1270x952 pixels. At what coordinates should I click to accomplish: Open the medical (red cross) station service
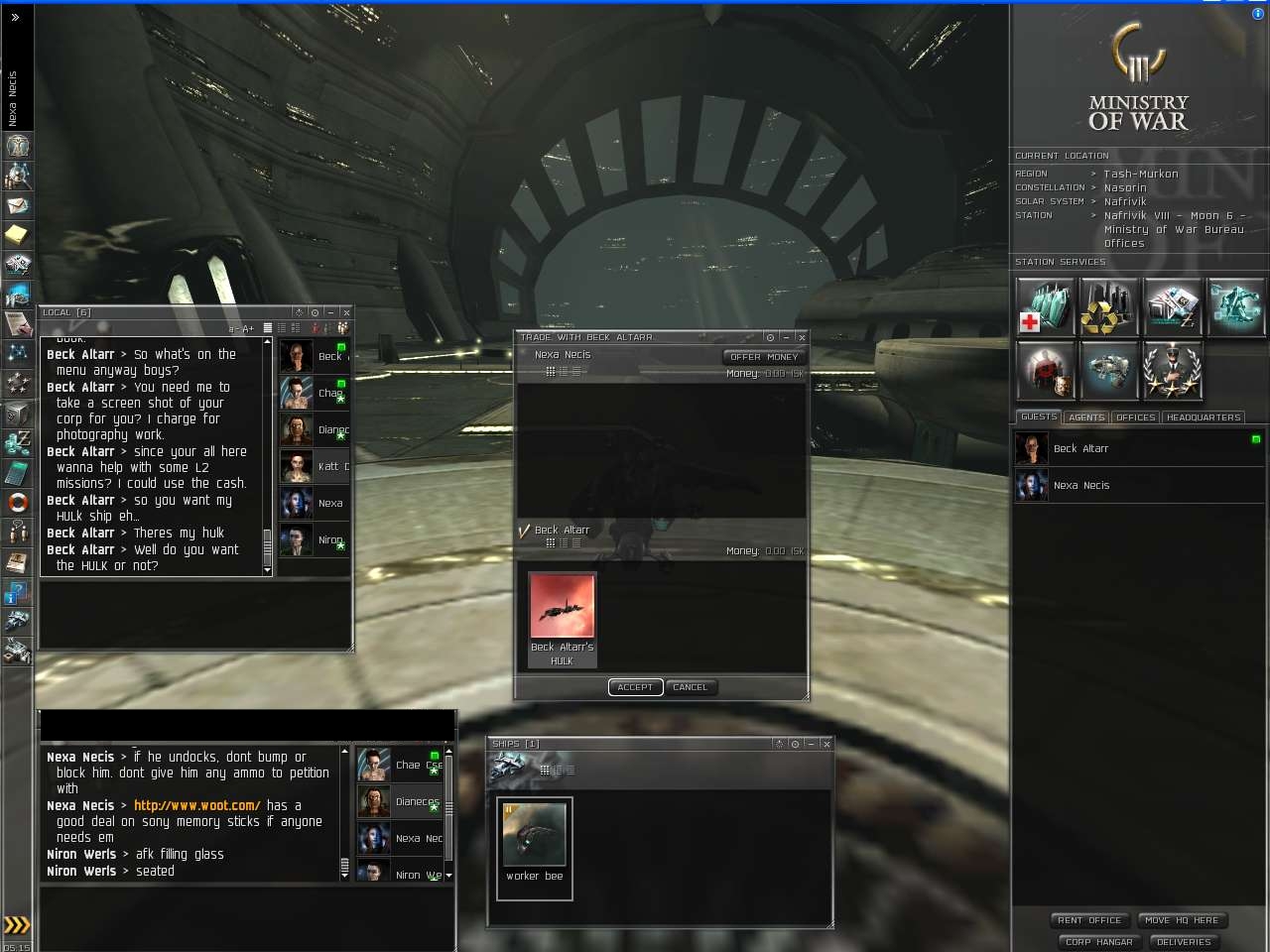(1045, 306)
